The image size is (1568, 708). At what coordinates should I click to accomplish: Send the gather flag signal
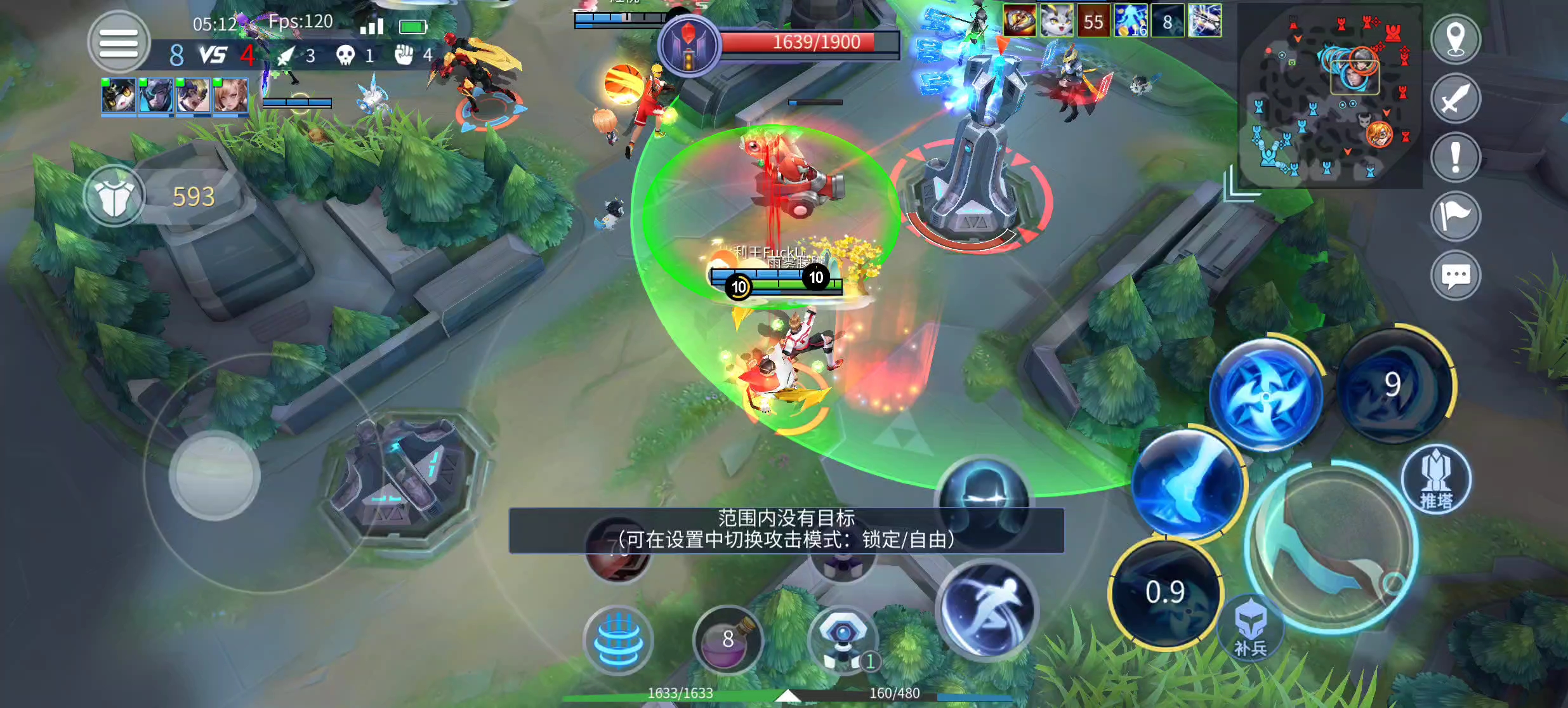[x=1456, y=216]
